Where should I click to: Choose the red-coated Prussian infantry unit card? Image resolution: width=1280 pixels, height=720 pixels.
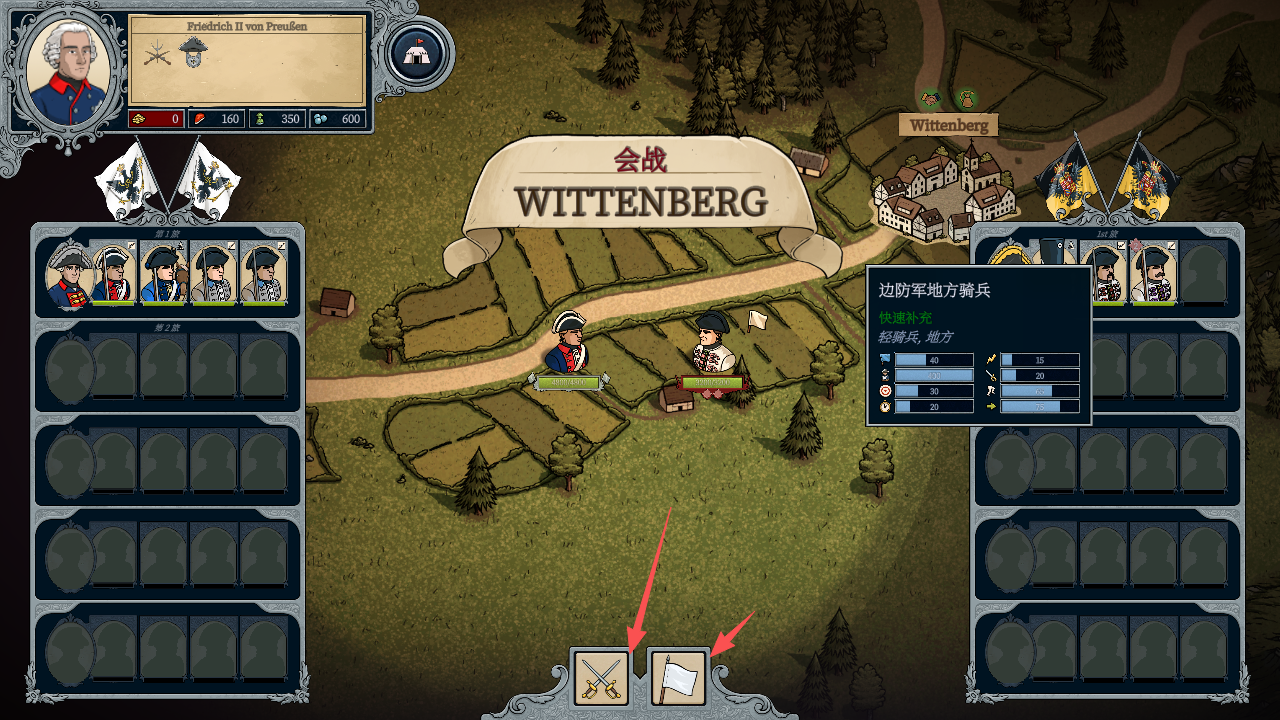113,272
